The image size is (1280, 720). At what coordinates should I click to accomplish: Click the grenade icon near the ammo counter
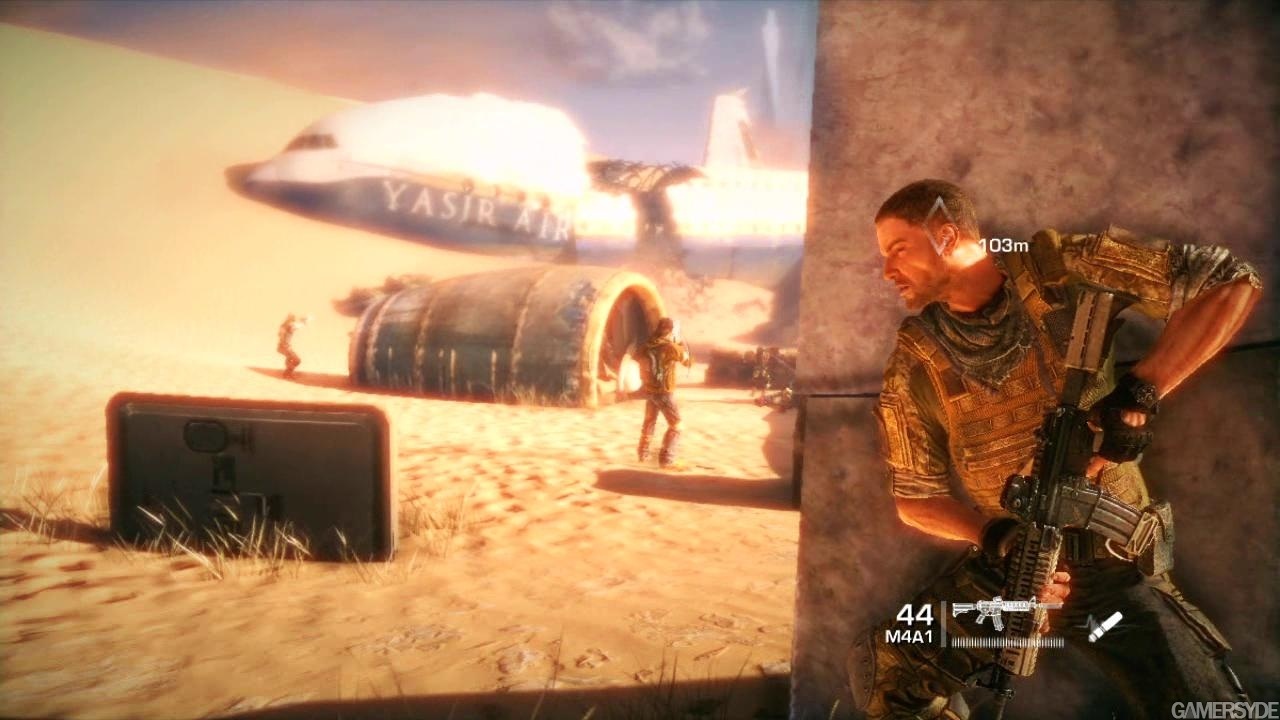click(1105, 627)
